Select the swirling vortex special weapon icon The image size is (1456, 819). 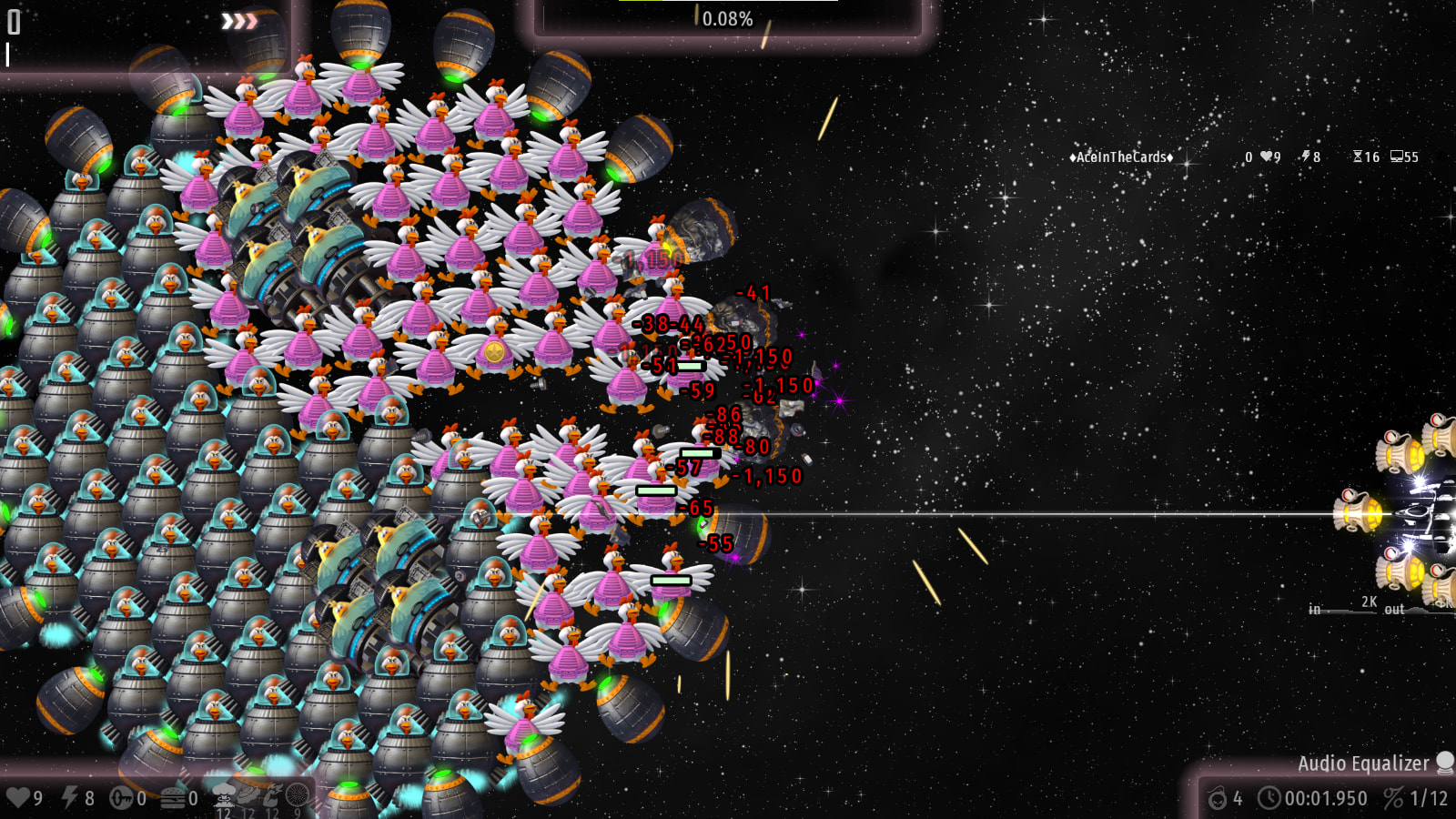(x=248, y=795)
